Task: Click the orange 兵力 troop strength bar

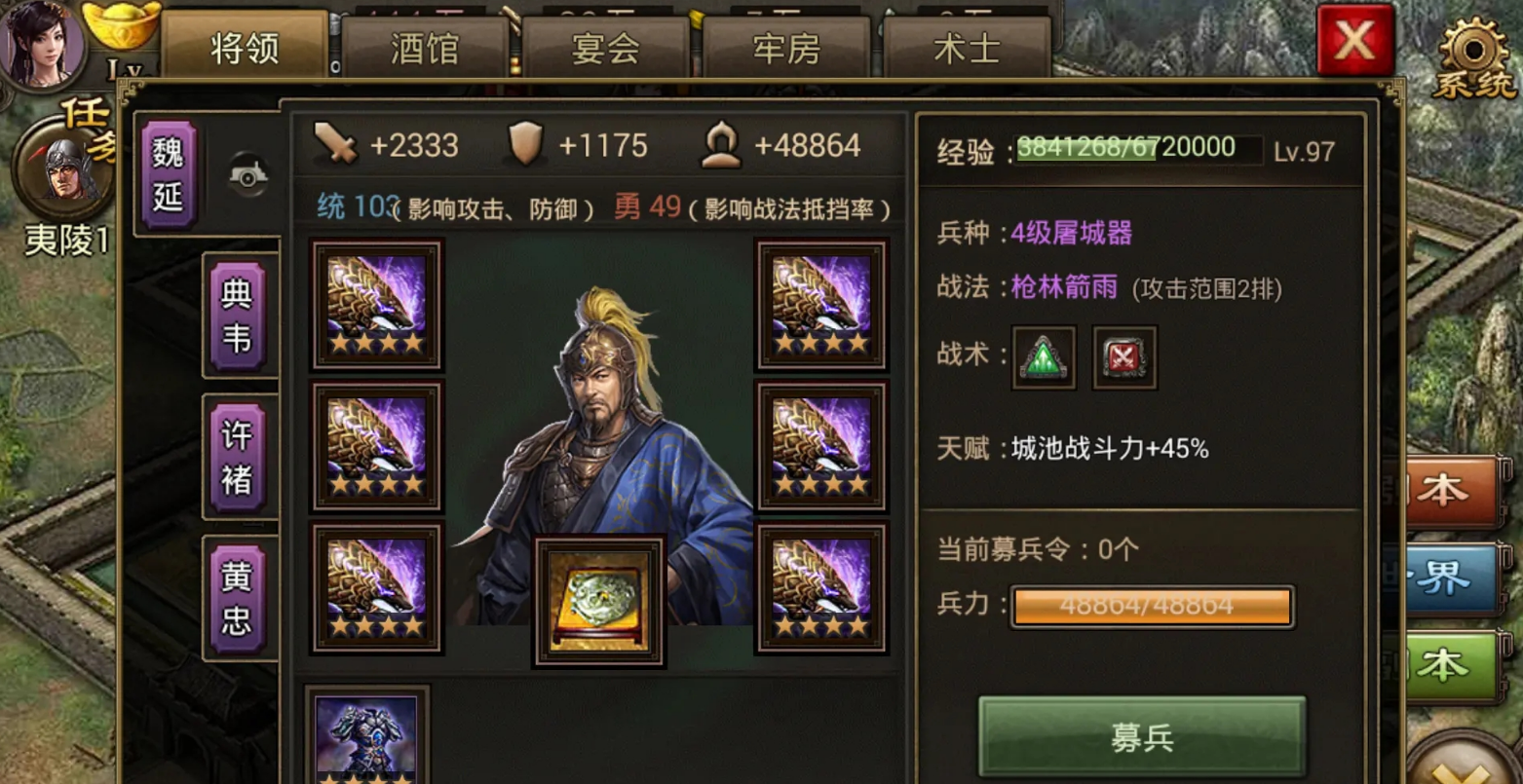Action: tap(1152, 605)
